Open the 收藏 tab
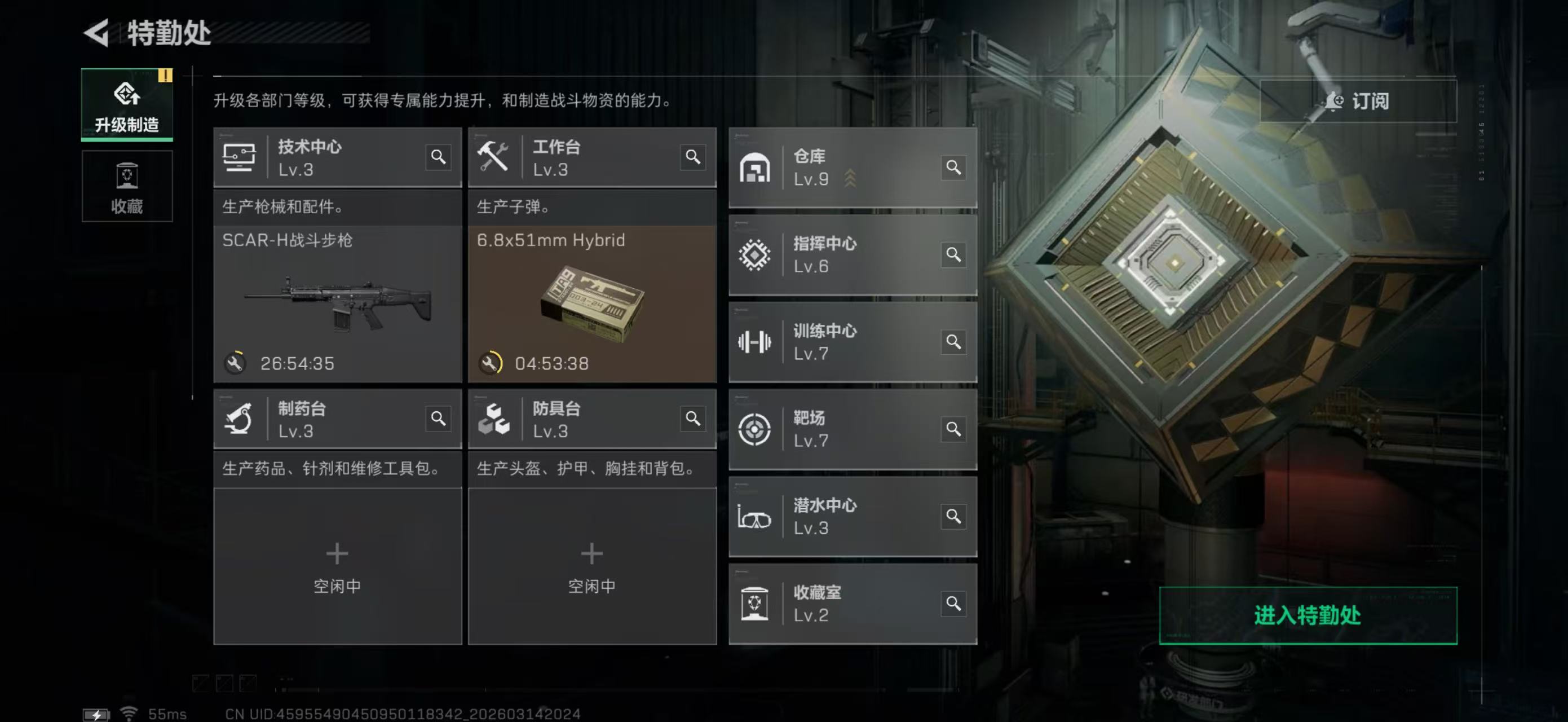 [127, 186]
